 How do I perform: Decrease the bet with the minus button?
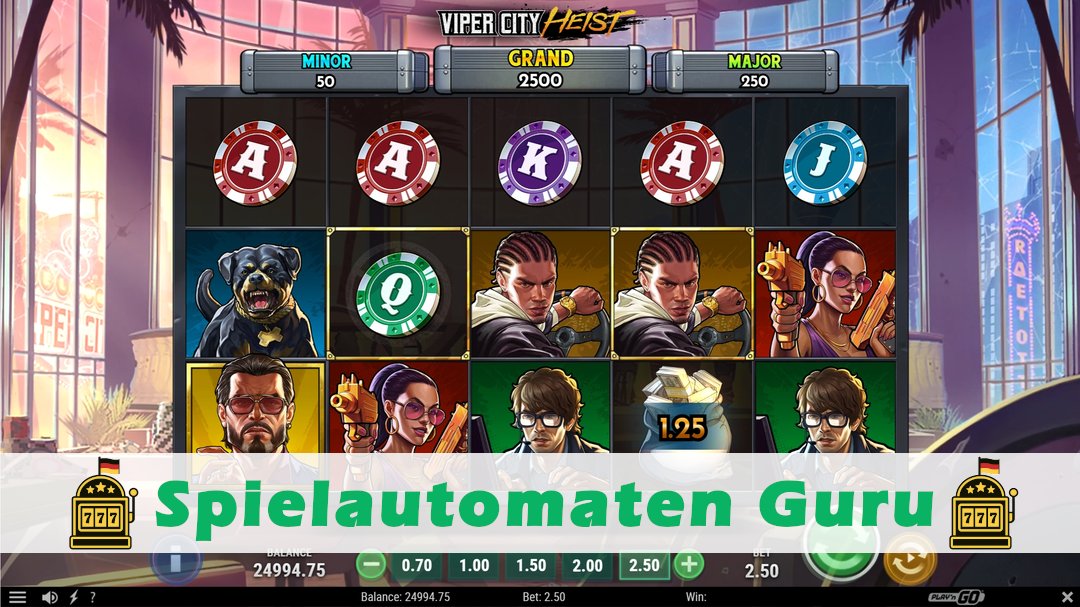(371, 565)
